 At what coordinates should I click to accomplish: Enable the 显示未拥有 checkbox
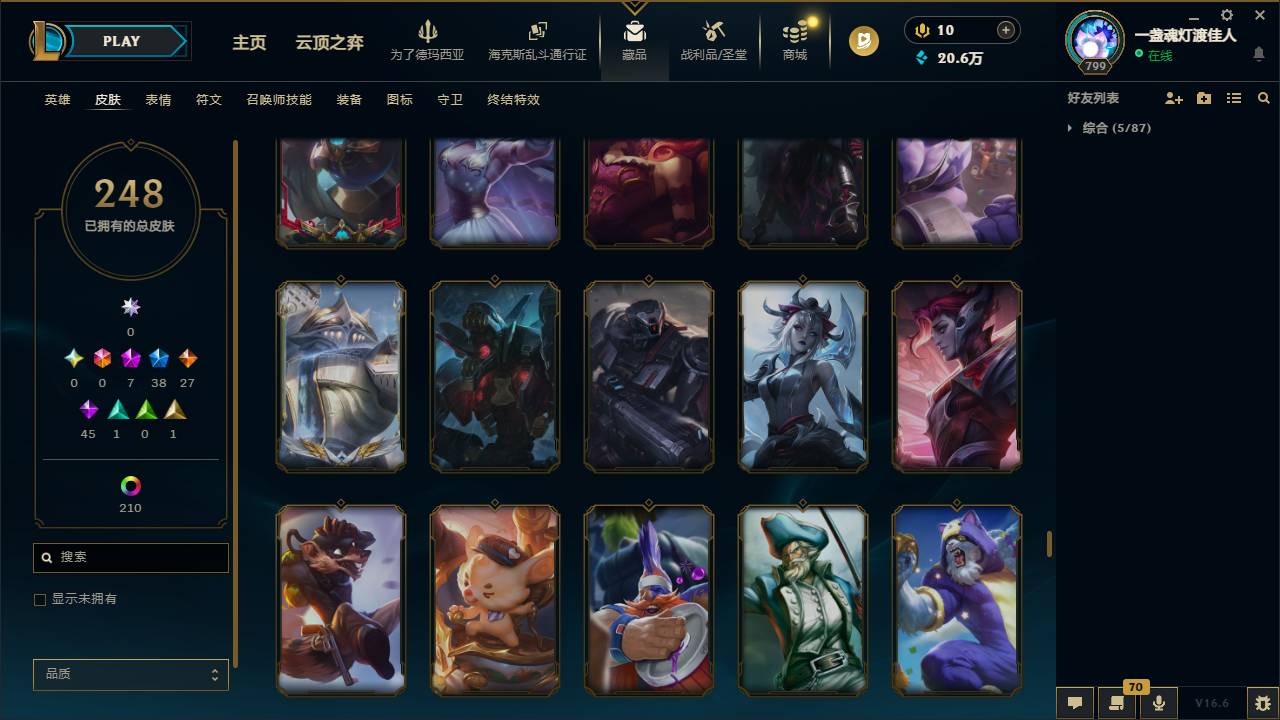40,599
